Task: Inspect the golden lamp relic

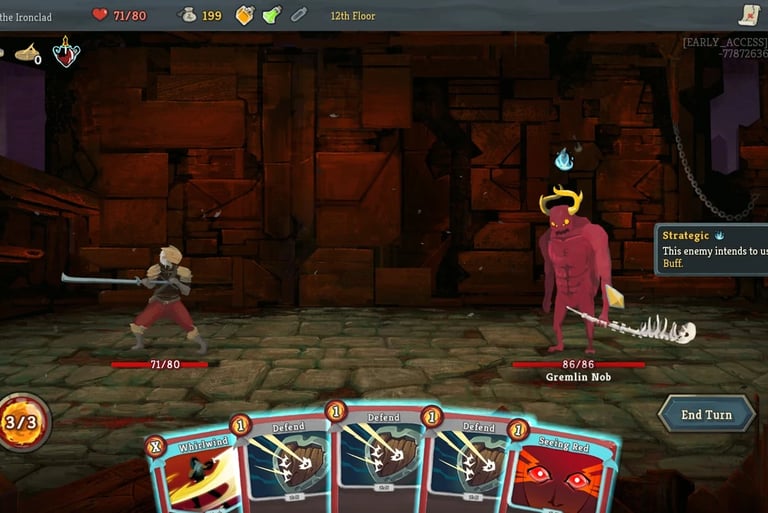Action: click(x=28, y=53)
